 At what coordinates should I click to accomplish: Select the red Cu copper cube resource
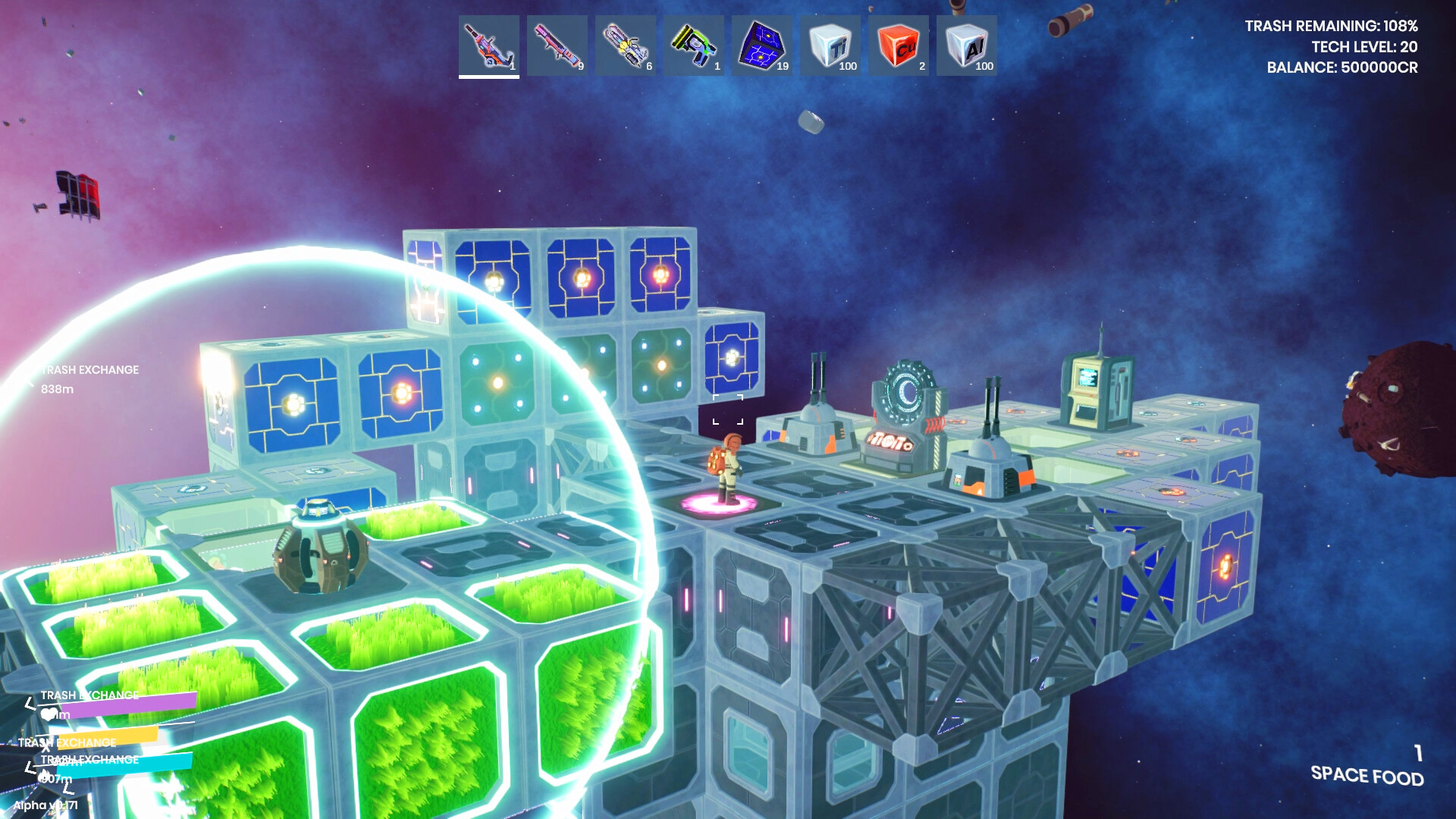pos(899,45)
